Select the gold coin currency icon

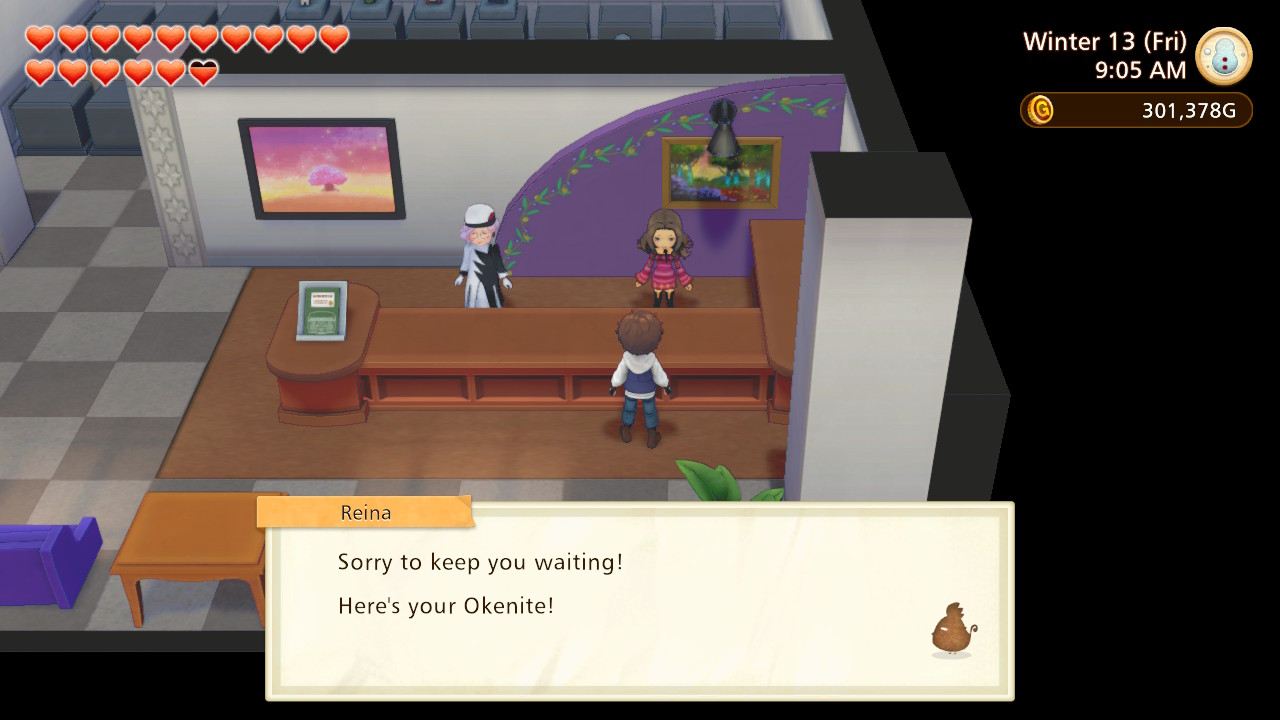(x=1041, y=110)
